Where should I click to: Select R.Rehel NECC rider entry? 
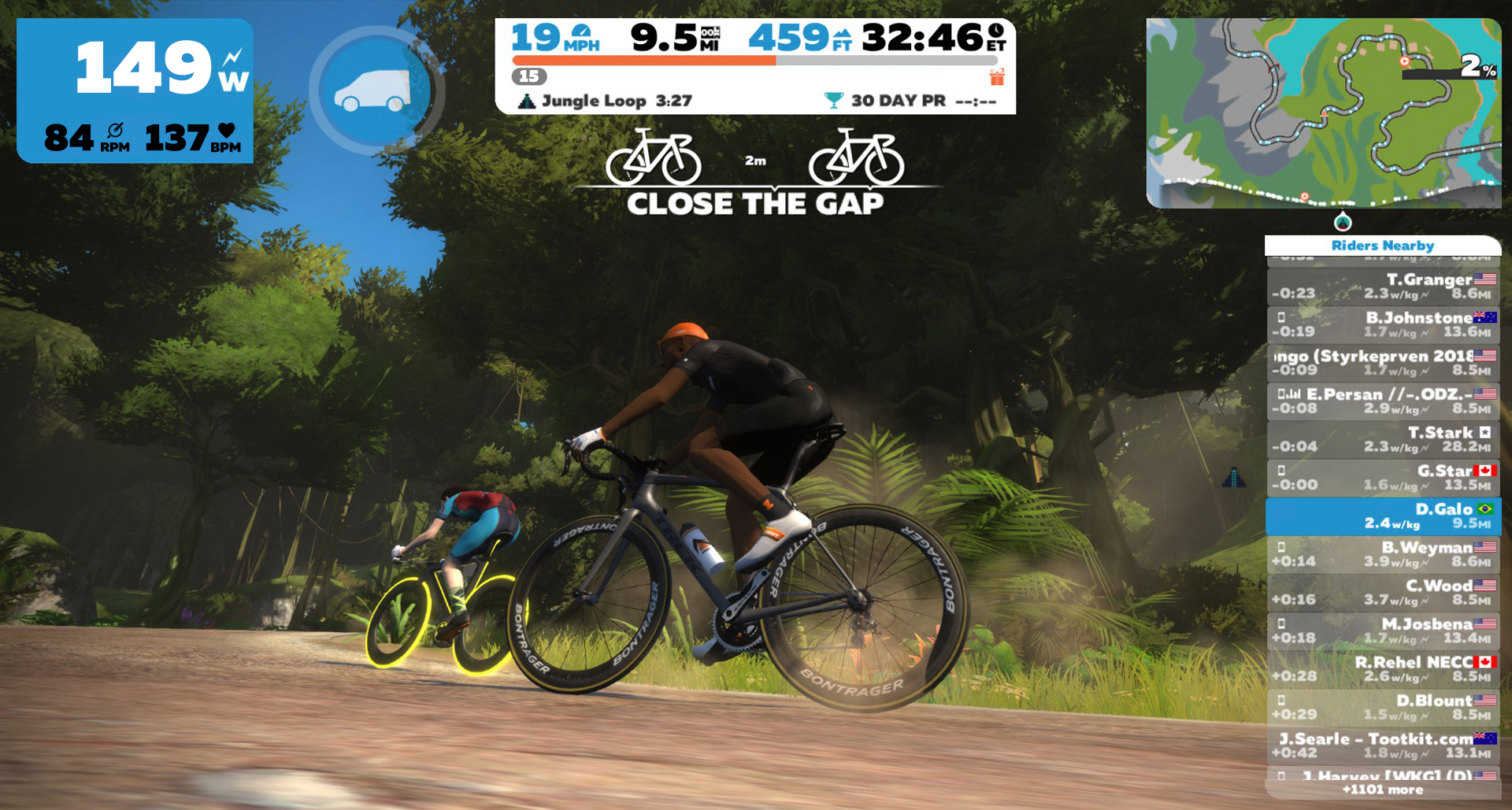[x=1383, y=669]
